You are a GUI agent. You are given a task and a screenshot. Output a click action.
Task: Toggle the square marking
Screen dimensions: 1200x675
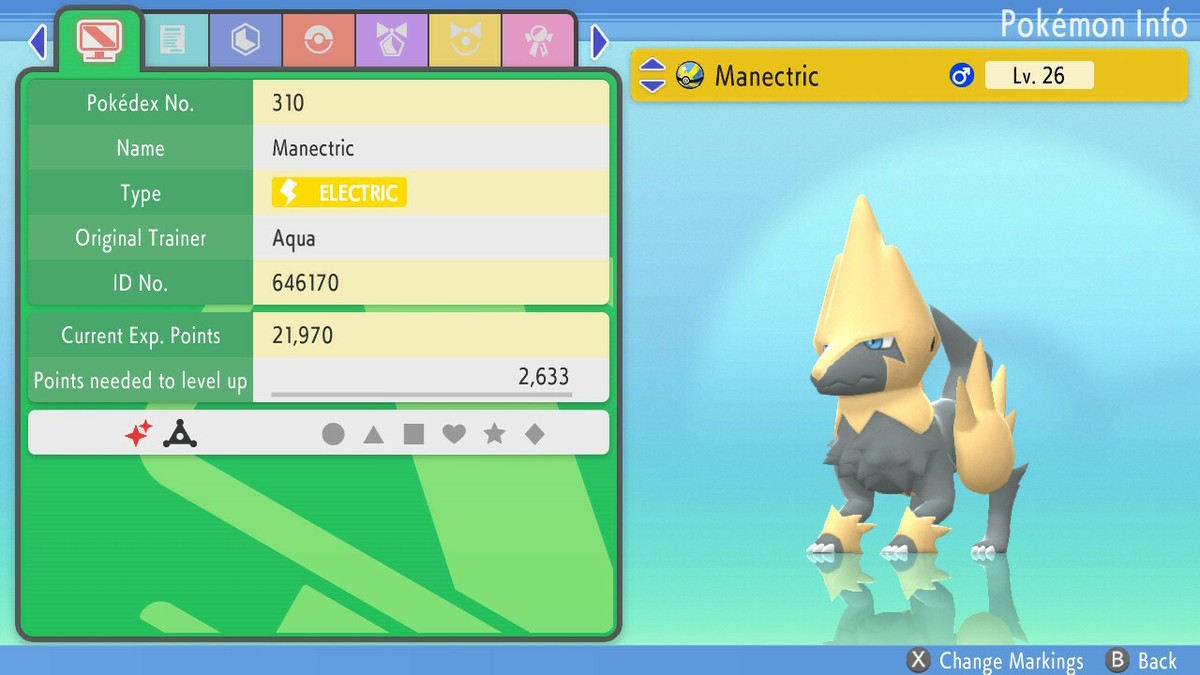[414, 434]
